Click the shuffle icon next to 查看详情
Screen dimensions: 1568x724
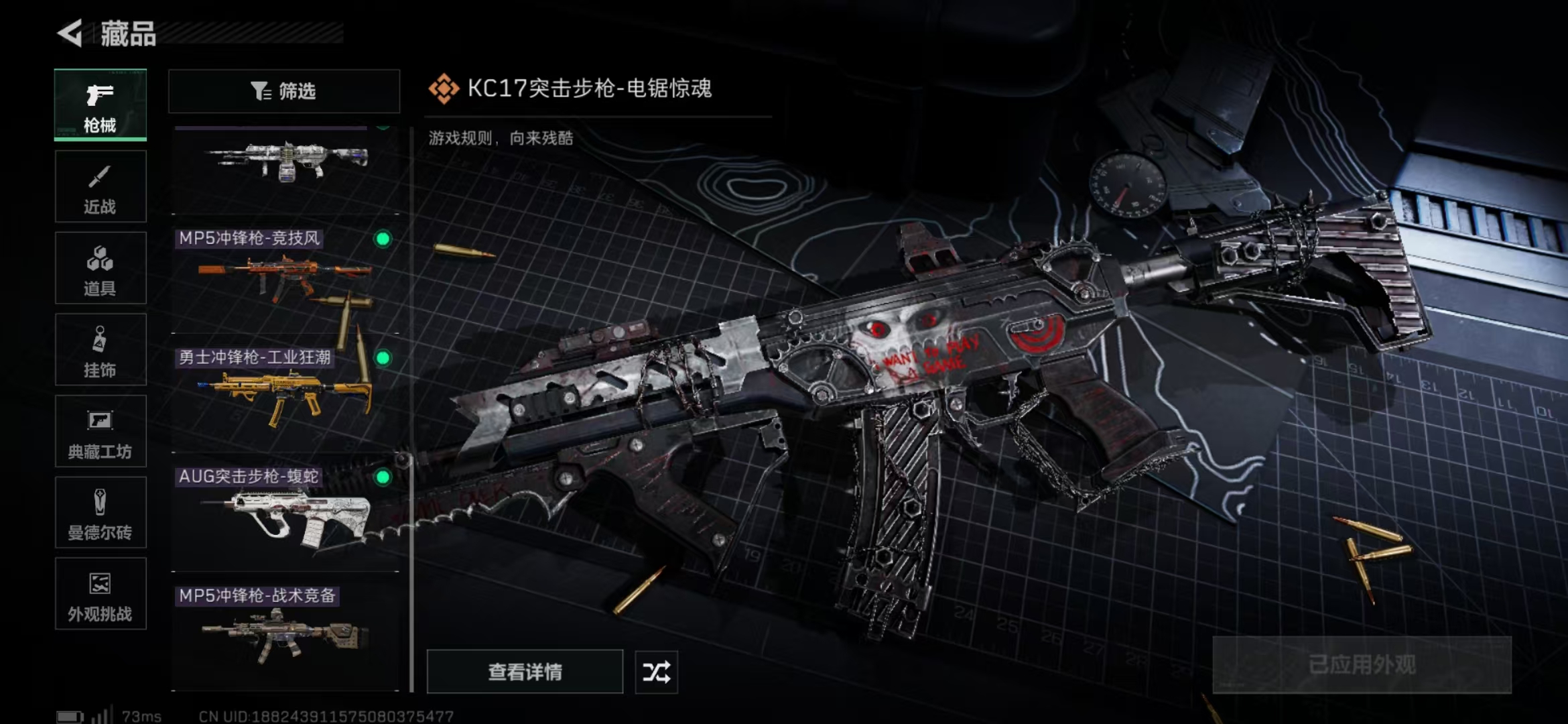[x=657, y=672]
